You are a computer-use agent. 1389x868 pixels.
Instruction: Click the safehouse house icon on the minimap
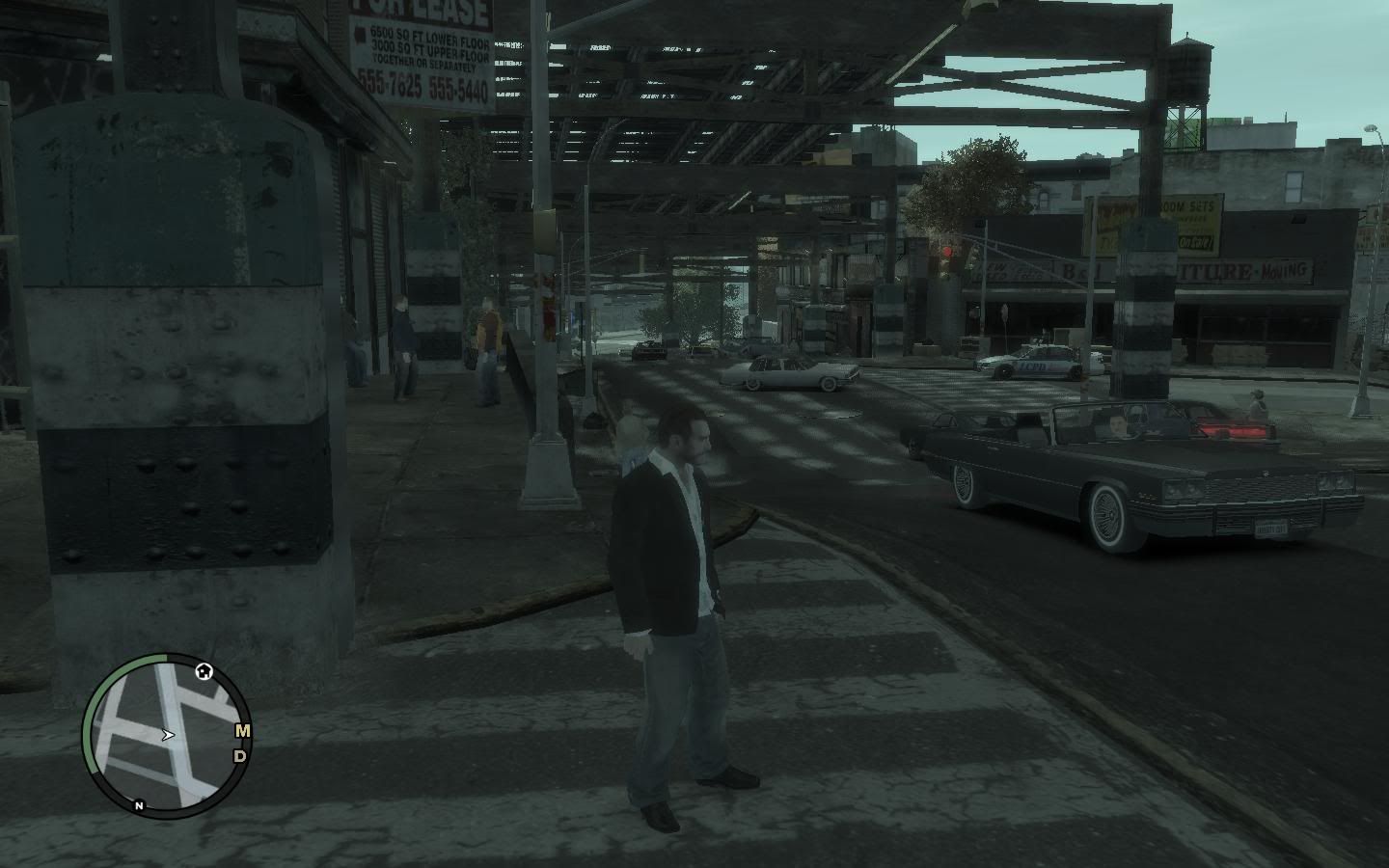tap(203, 672)
